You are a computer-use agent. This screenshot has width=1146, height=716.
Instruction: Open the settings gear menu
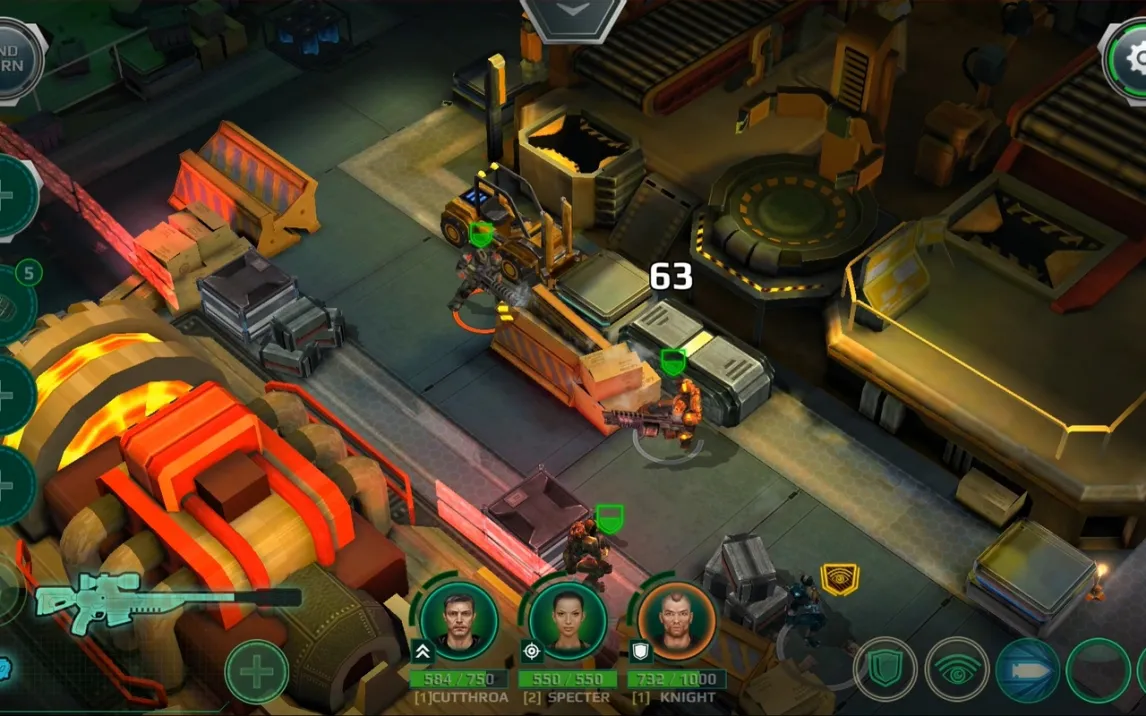1130,60
